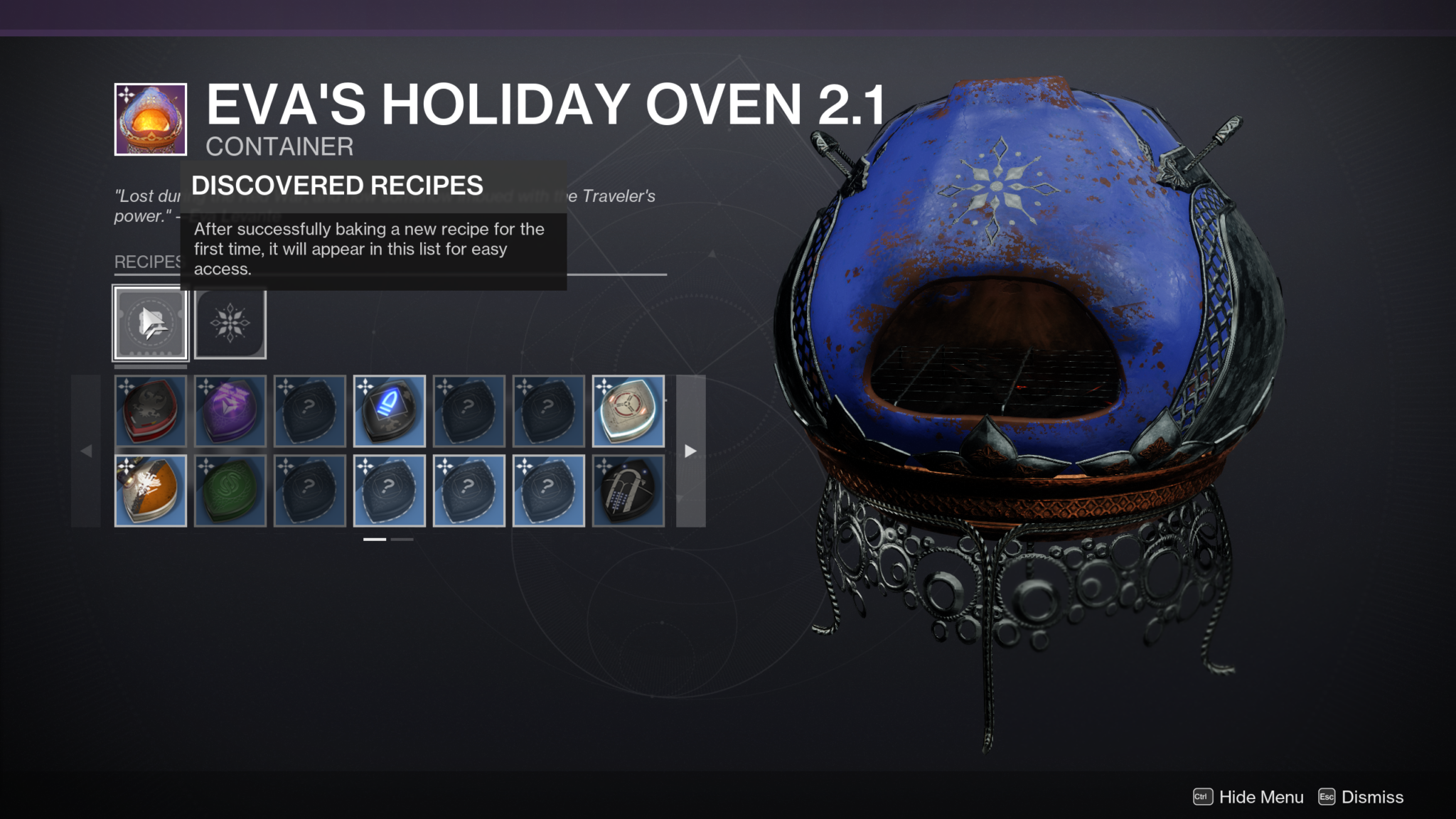Go to the next recipe page
Image resolution: width=1456 pixels, height=819 pixels.
tap(690, 451)
